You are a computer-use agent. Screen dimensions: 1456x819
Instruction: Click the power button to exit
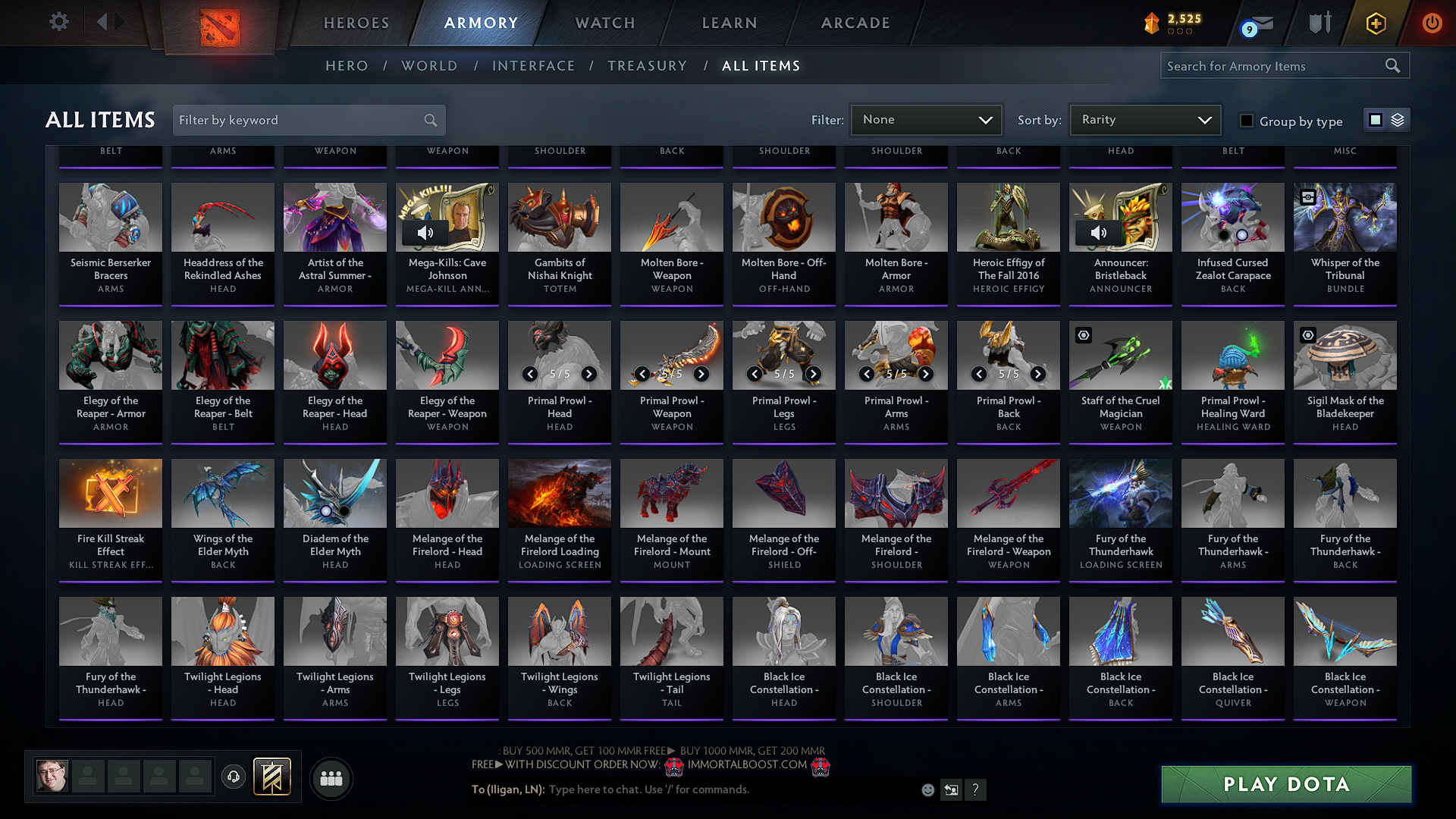(x=1432, y=23)
